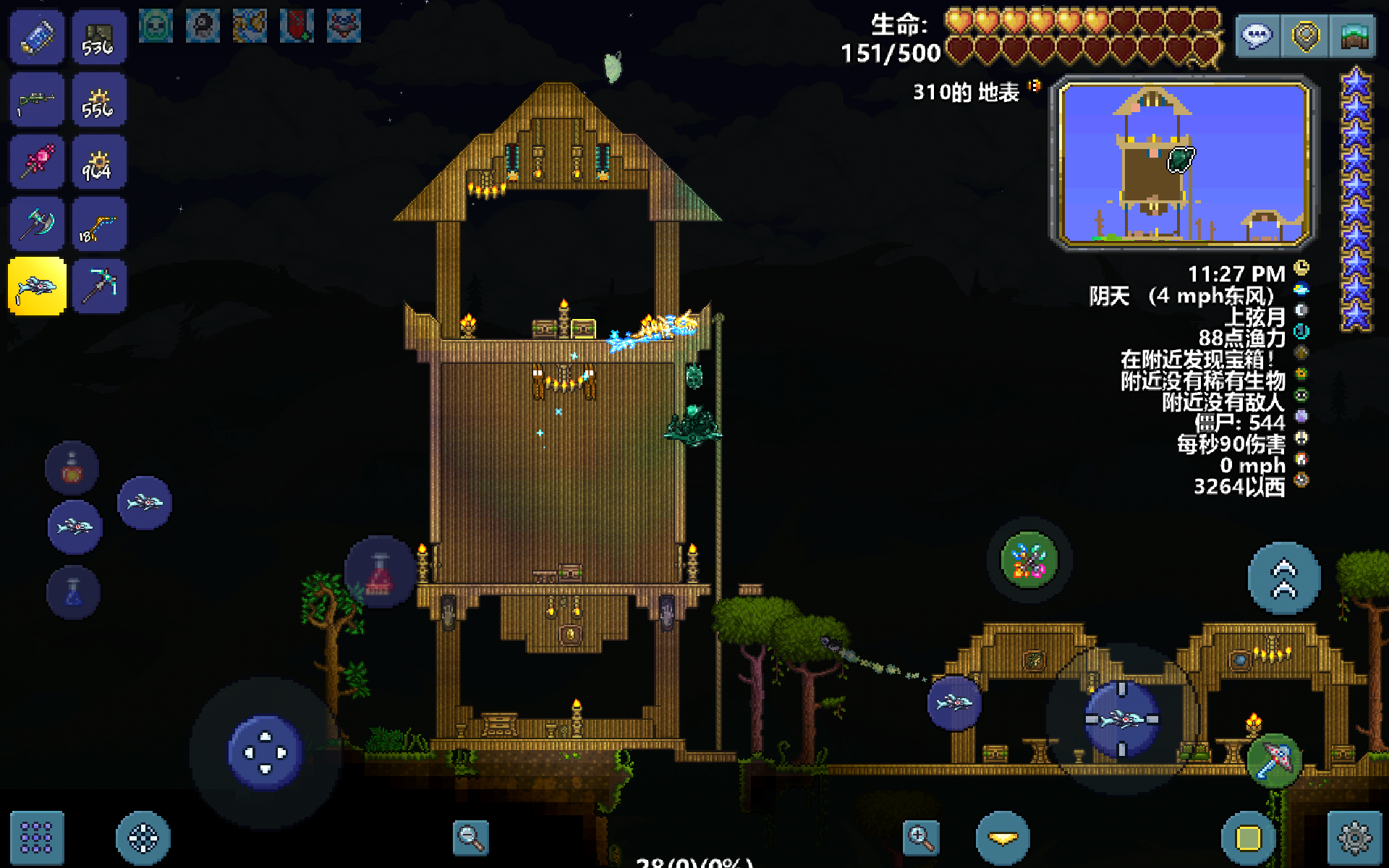Select the pickaxe hotbar slot

coord(99,286)
